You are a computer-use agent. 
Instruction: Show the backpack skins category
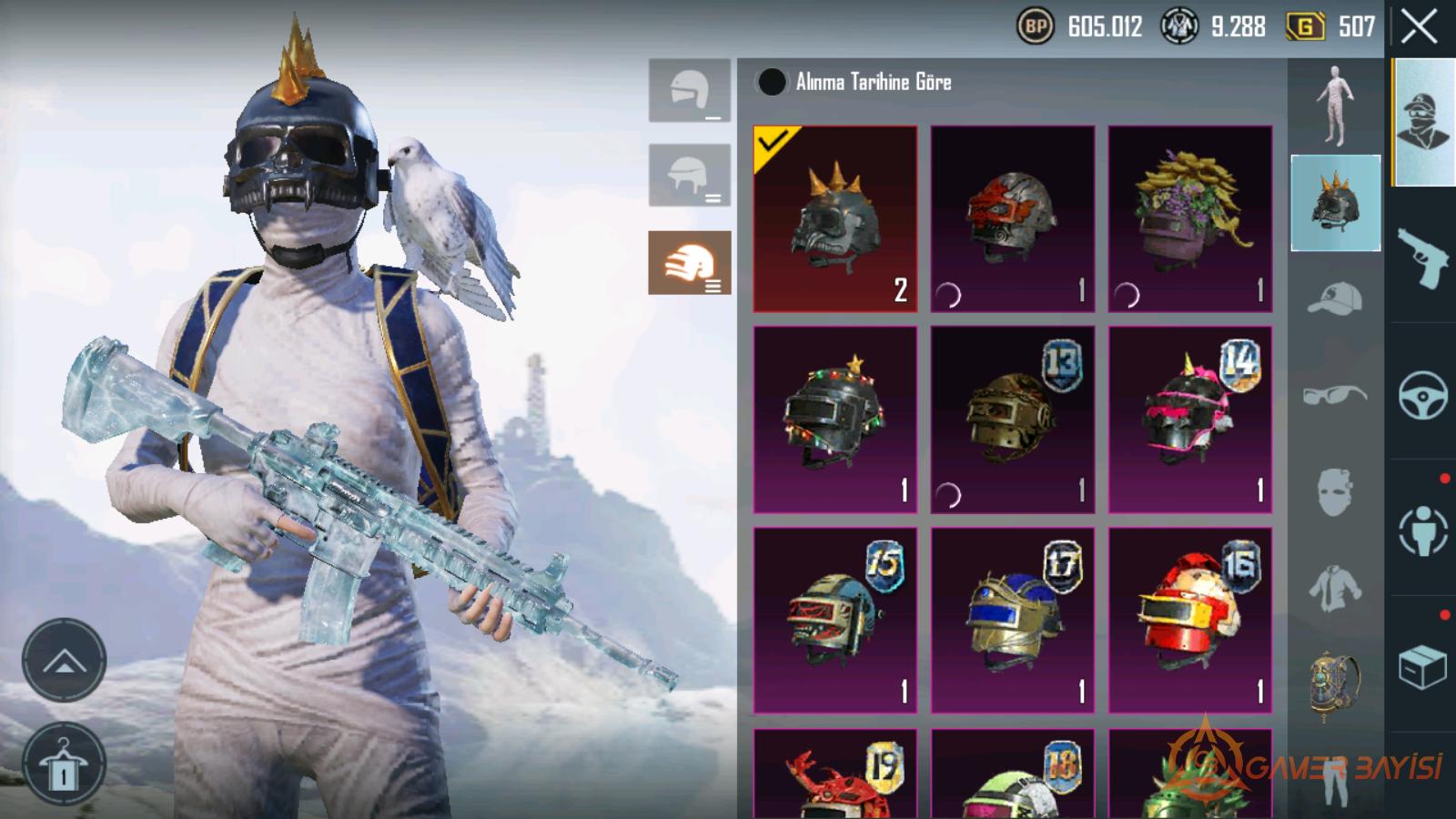(x=1335, y=684)
